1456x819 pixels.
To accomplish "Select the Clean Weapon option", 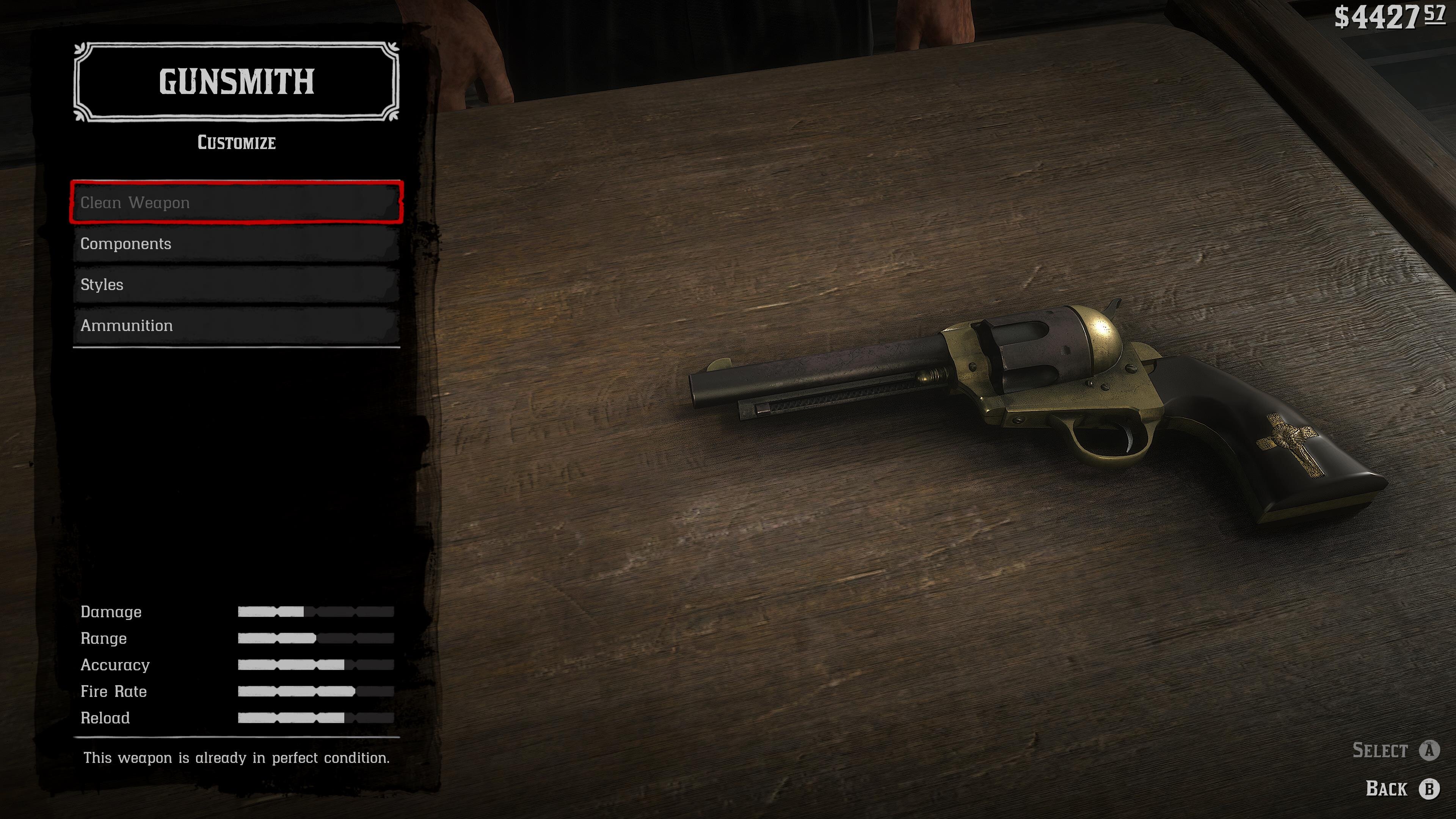I will pyautogui.click(x=236, y=202).
